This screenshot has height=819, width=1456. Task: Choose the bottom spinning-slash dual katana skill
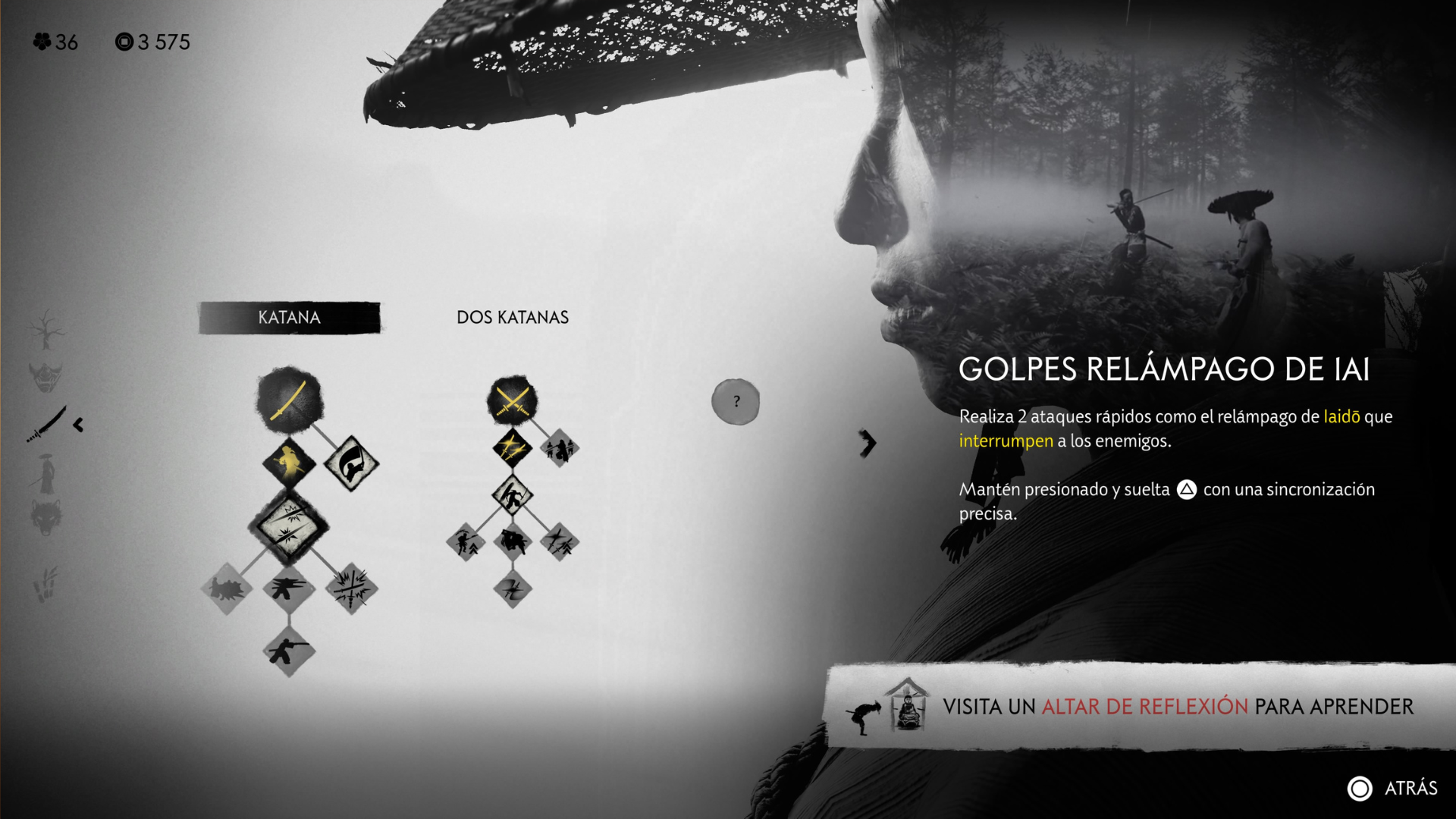click(x=513, y=588)
